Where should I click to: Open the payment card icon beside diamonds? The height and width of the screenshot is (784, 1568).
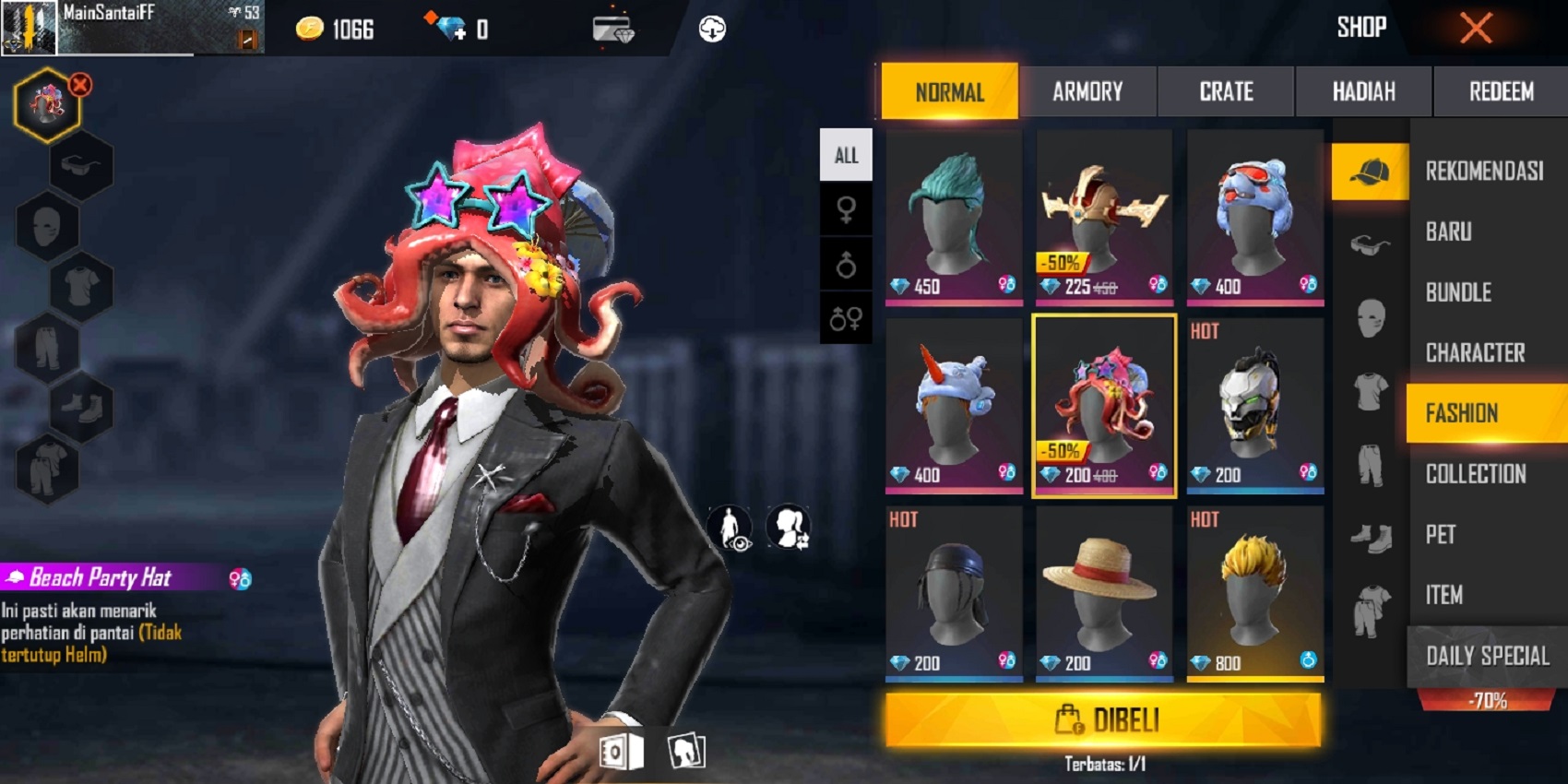[612, 28]
